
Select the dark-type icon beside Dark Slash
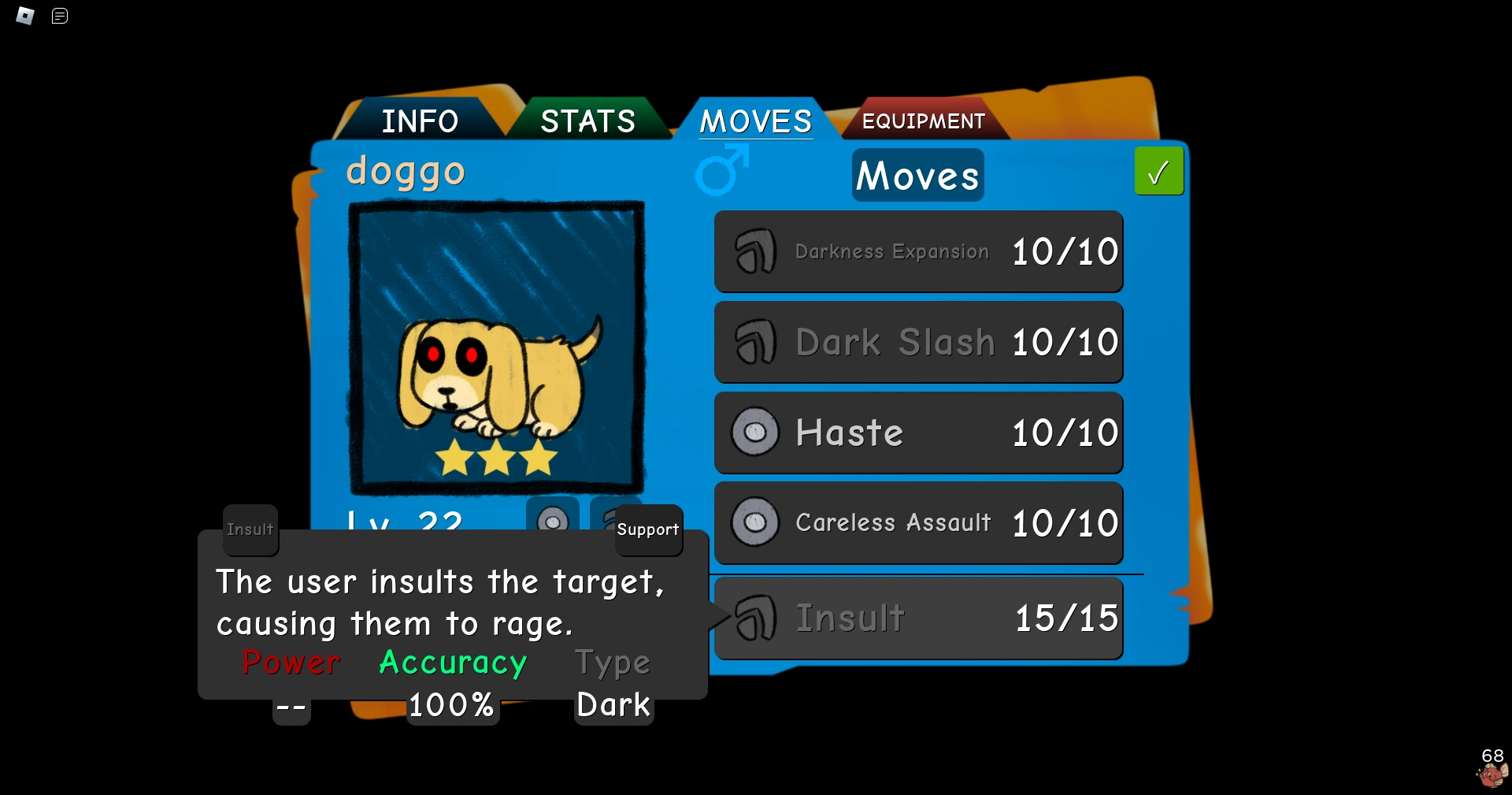pyautogui.click(x=756, y=342)
